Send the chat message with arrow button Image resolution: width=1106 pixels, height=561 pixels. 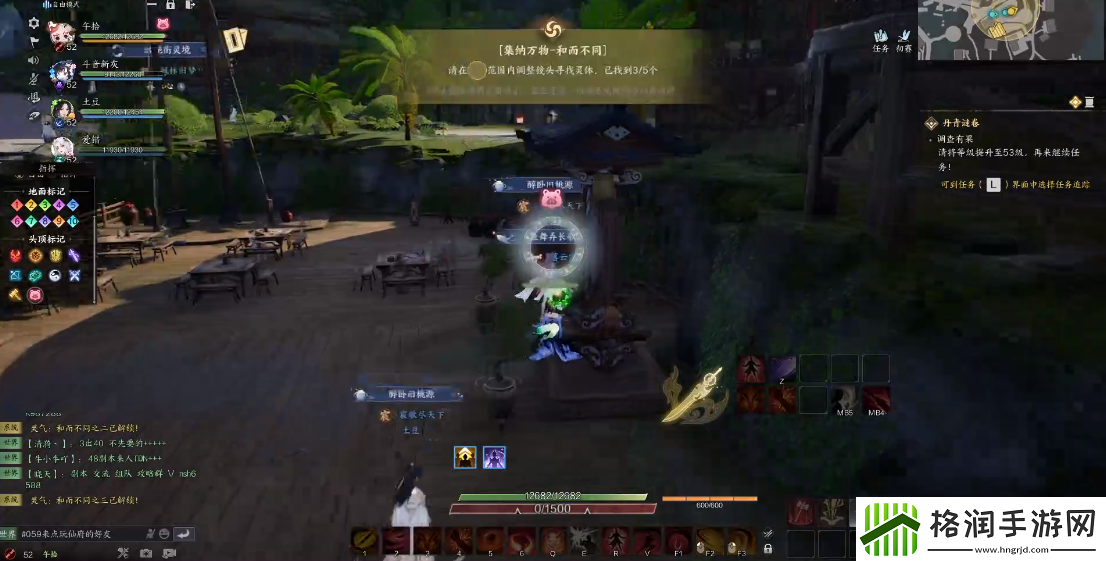pyautogui.click(x=184, y=534)
